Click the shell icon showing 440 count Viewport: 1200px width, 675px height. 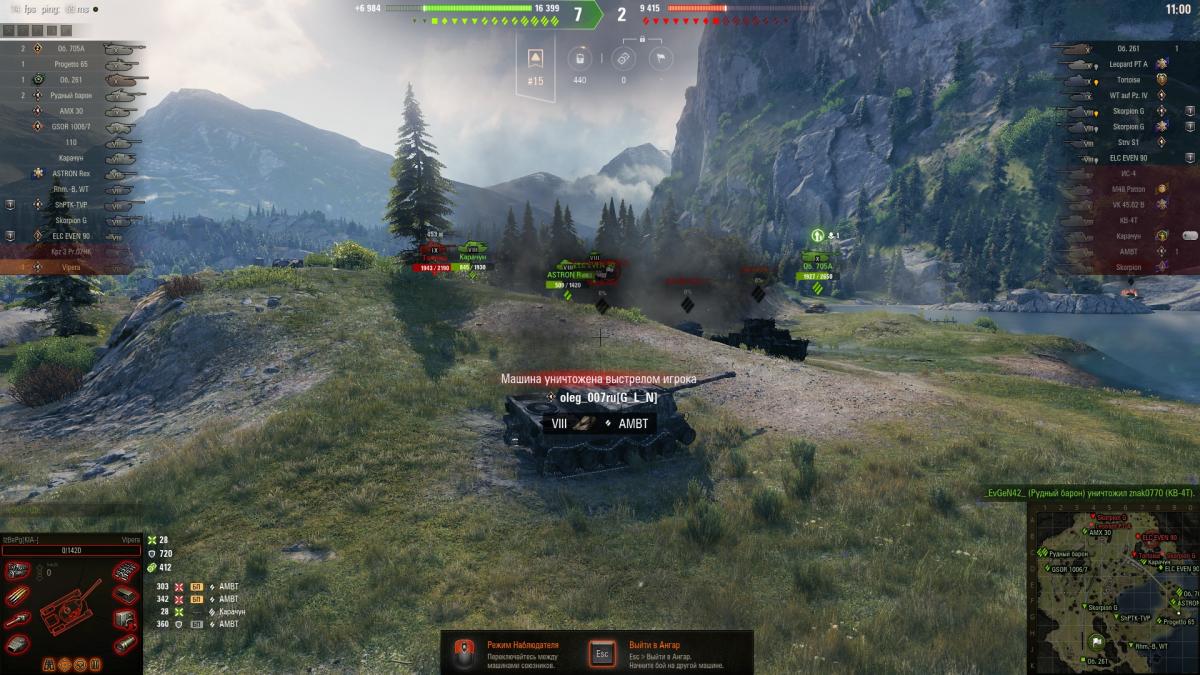[579, 59]
